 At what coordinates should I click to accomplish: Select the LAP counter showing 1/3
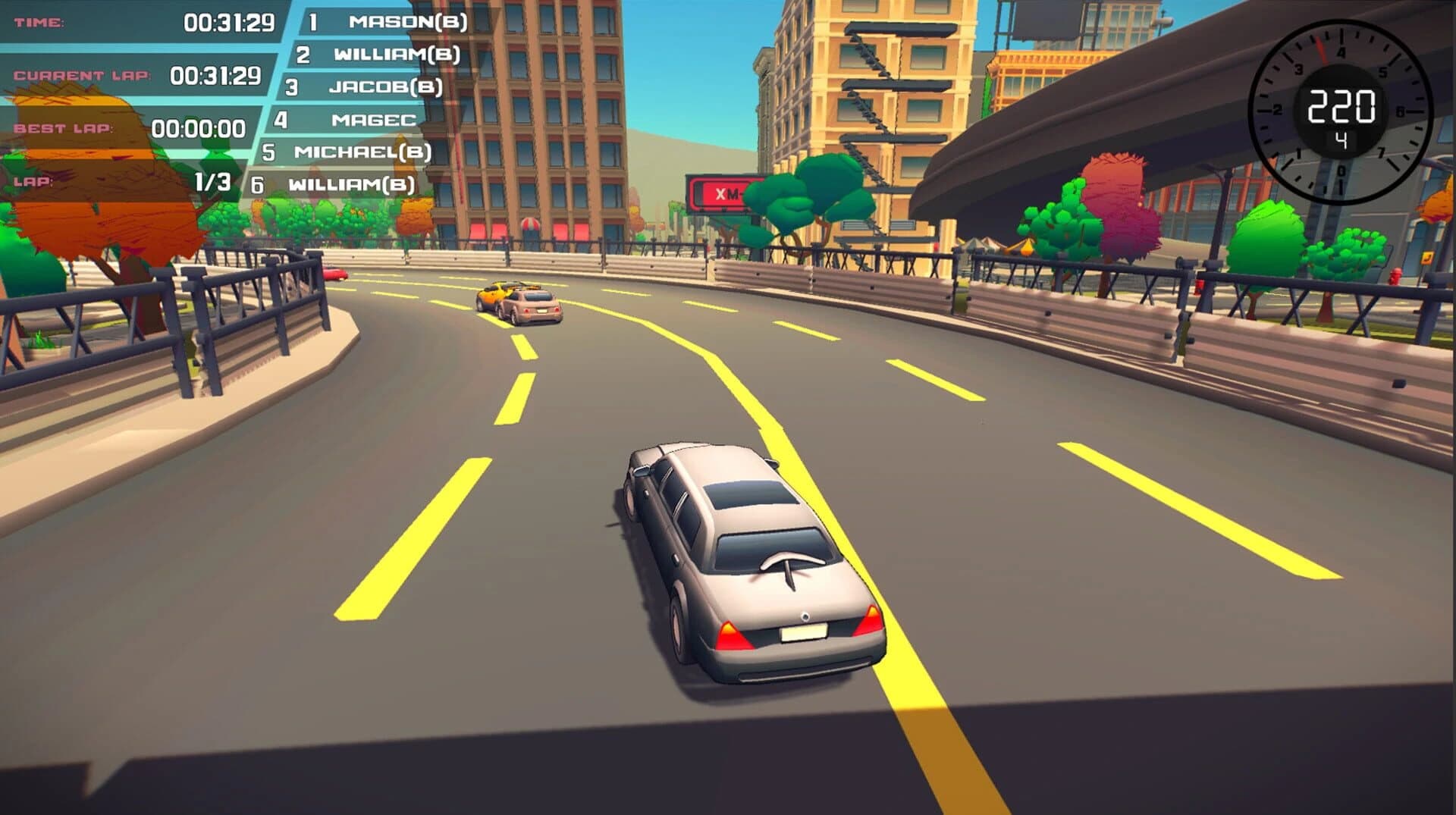click(x=215, y=182)
